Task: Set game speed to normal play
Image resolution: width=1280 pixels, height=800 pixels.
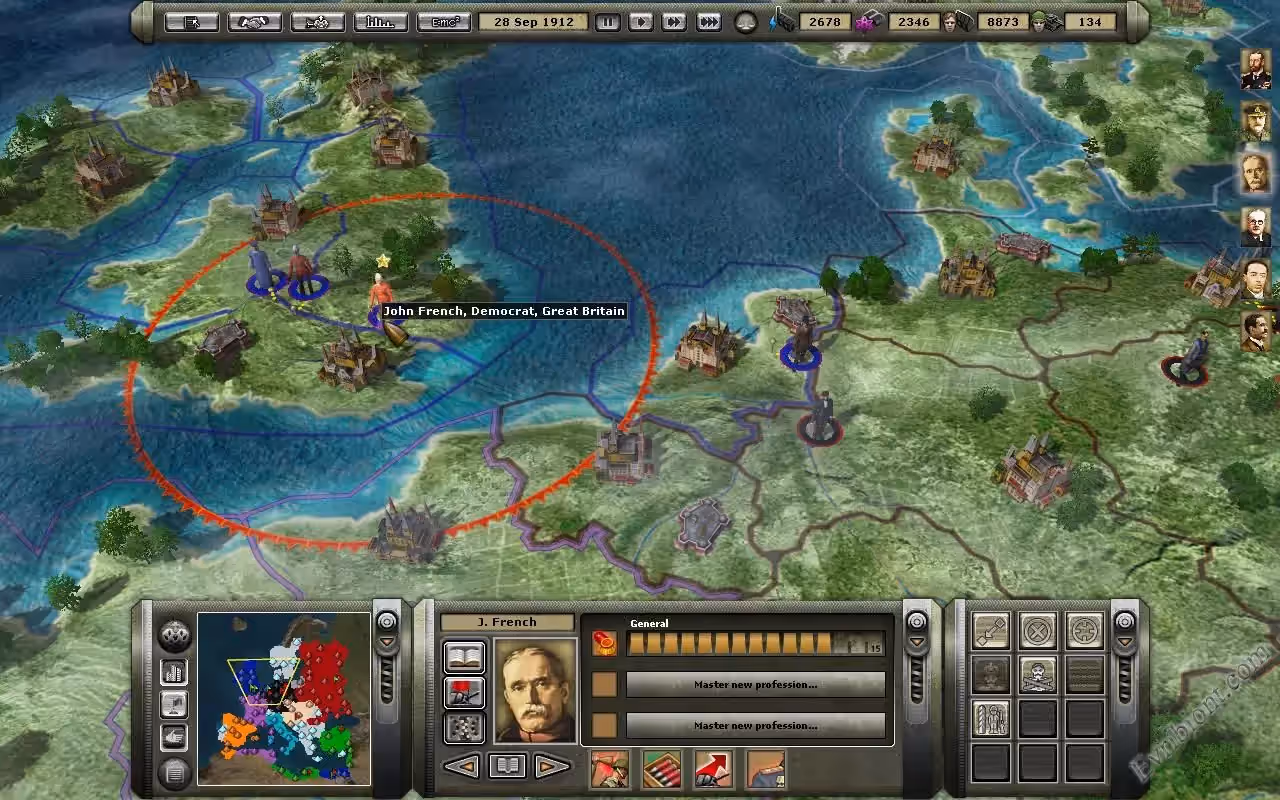Action: [x=641, y=22]
